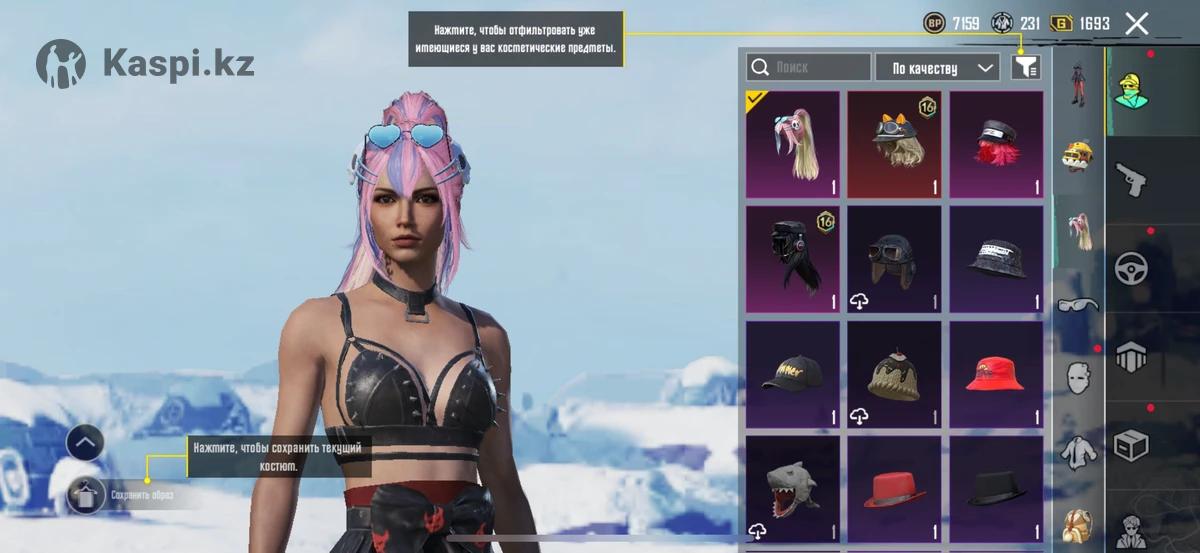This screenshot has height=553, width=1200.
Task: Switch to the pistol weapons category tab
Action: coord(1132,181)
